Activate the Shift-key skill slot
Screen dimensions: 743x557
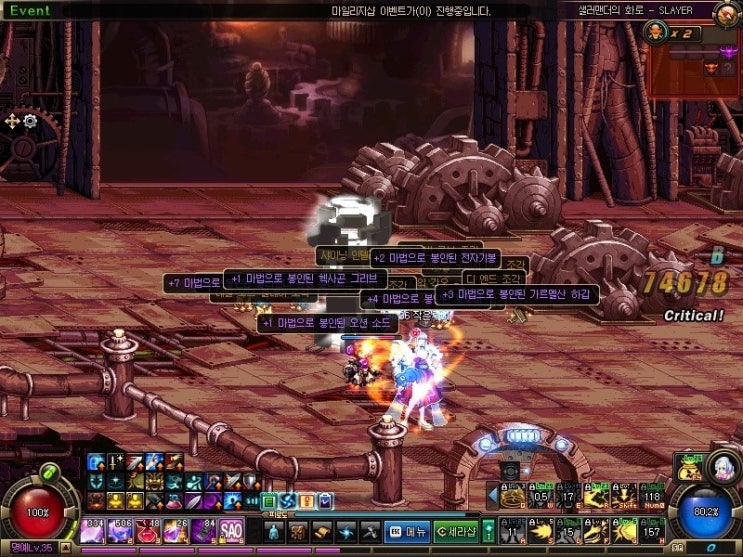pyautogui.click(x=626, y=495)
